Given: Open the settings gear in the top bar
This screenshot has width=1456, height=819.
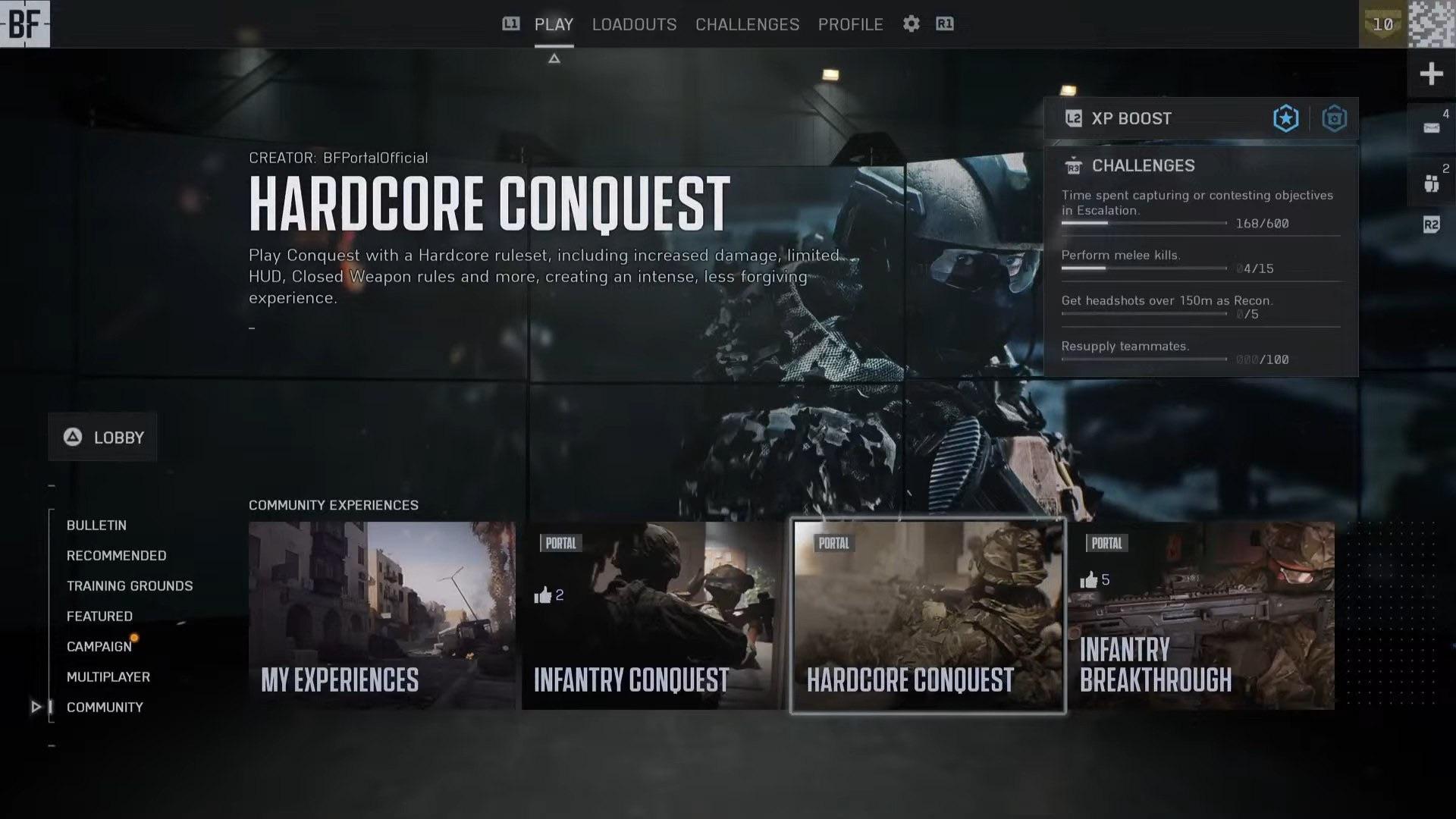Looking at the screenshot, I should (911, 24).
